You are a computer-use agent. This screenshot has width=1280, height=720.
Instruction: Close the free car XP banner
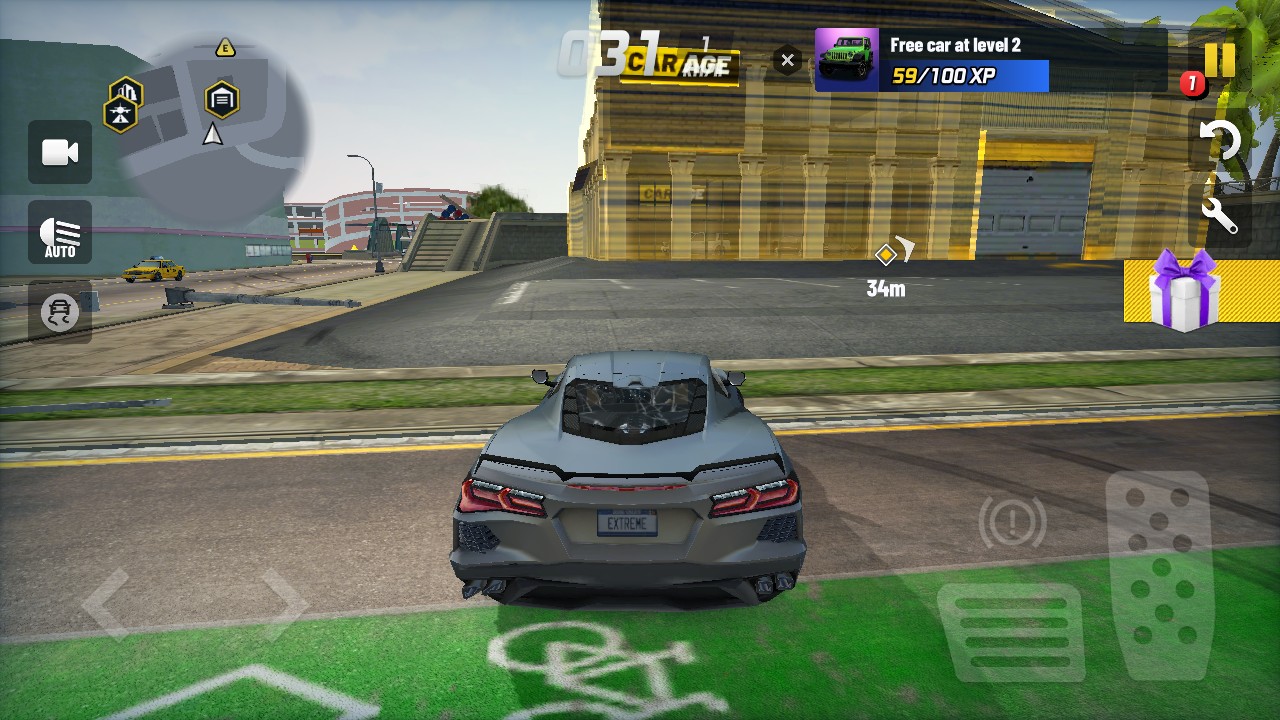point(787,61)
